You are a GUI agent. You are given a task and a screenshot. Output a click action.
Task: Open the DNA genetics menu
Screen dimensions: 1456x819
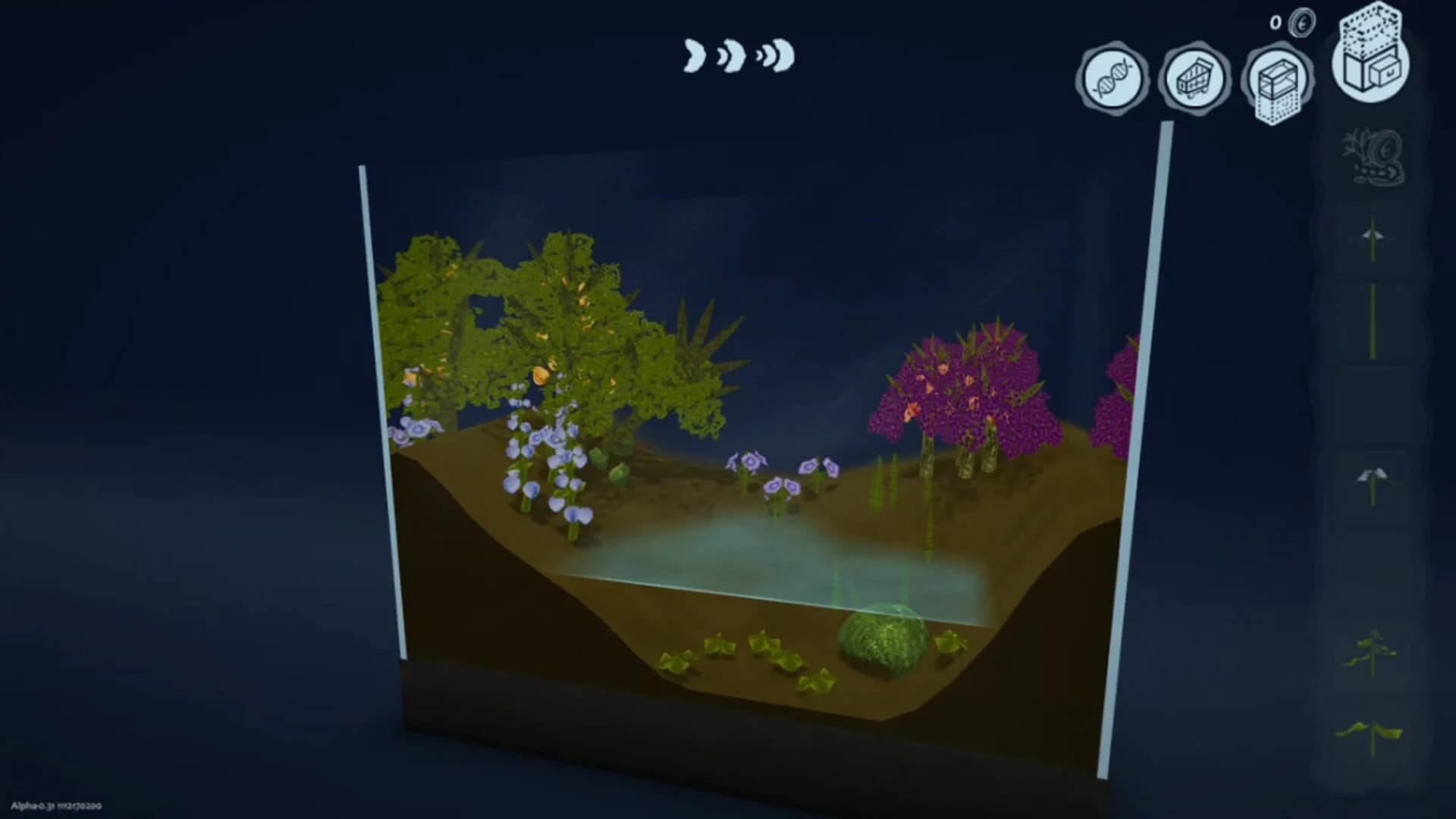coord(1112,78)
